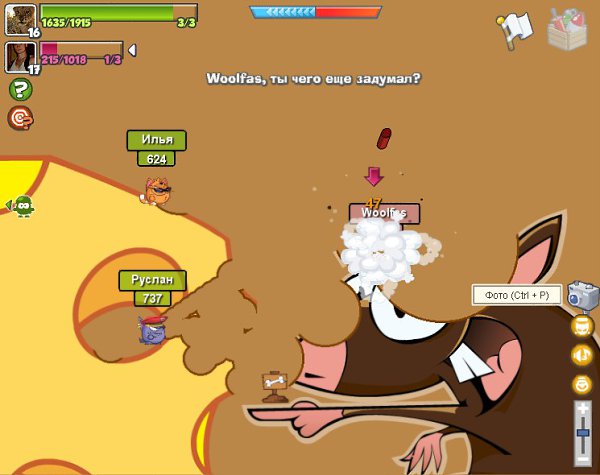Select the leopard player avatar
Image resolution: width=600 pixels, height=475 pixels.
(x=20, y=18)
